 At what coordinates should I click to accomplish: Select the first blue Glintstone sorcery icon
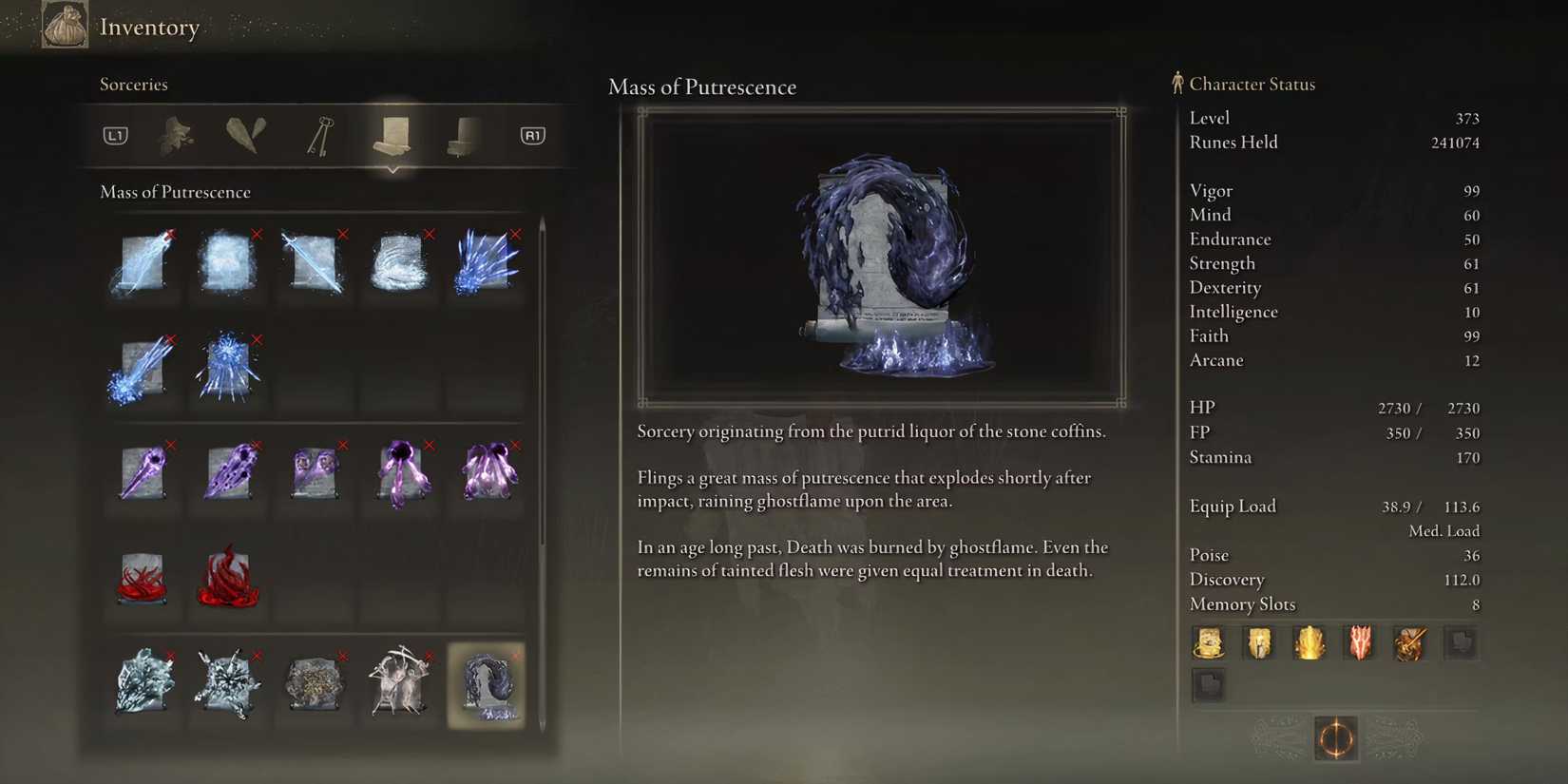point(143,264)
